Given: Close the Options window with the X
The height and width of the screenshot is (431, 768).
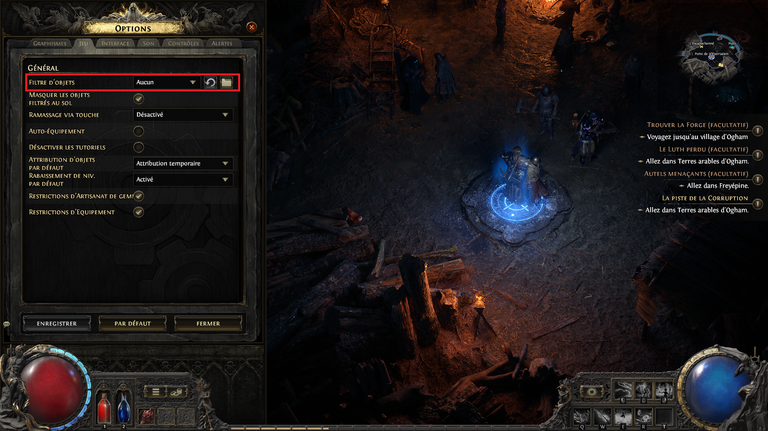Looking at the screenshot, I should [251, 27].
